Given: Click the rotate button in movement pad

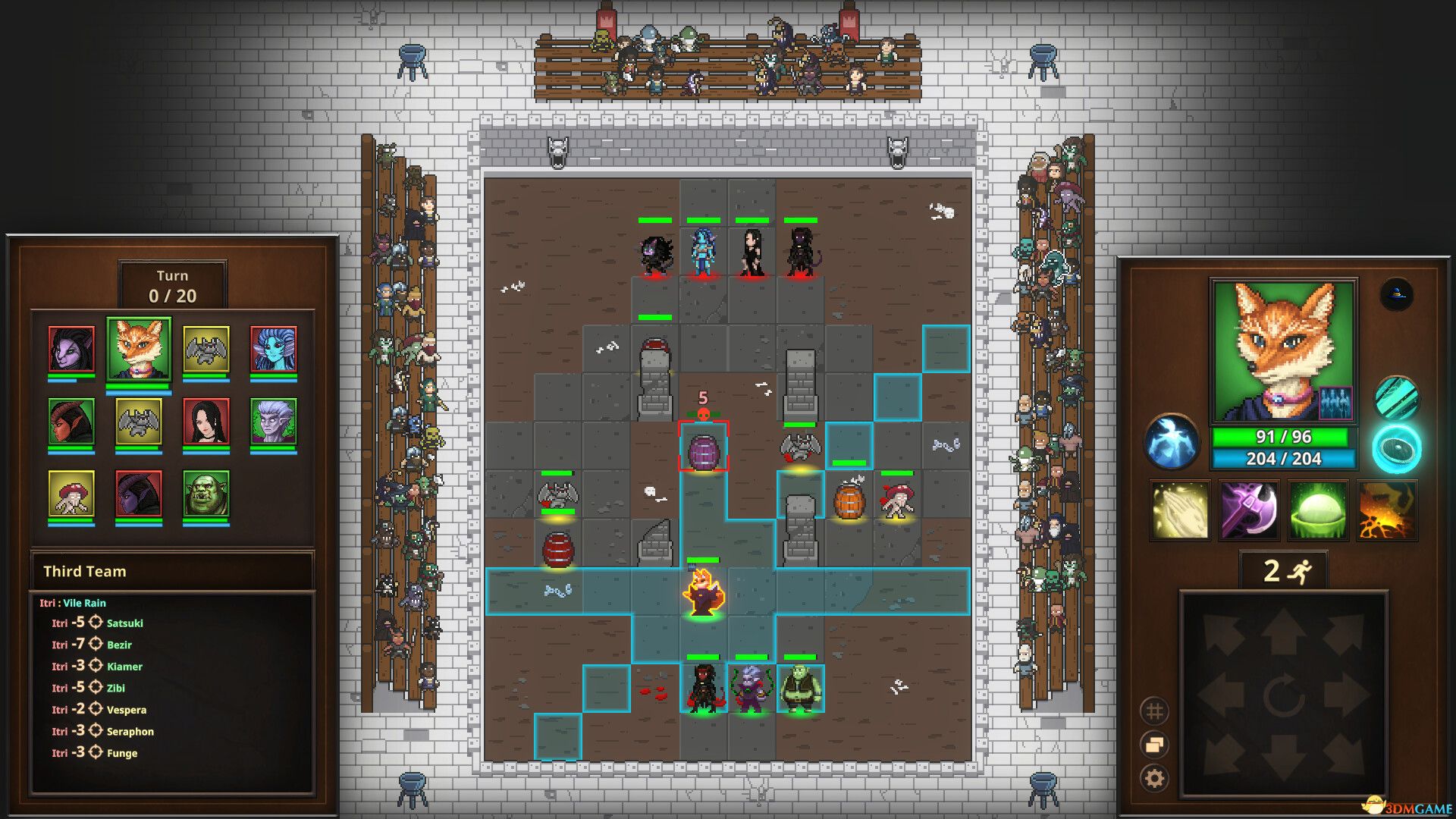Looking at the screenshot, I should 1283,695.
